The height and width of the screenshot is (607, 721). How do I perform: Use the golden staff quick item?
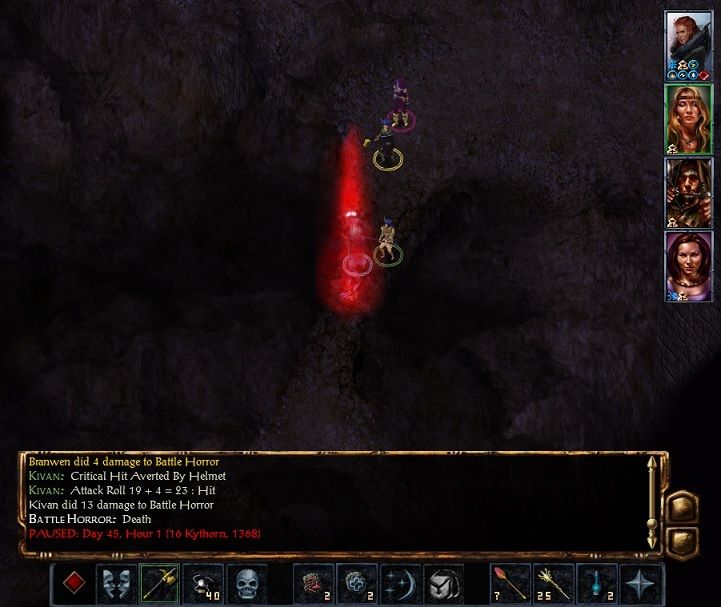[553, 584]
